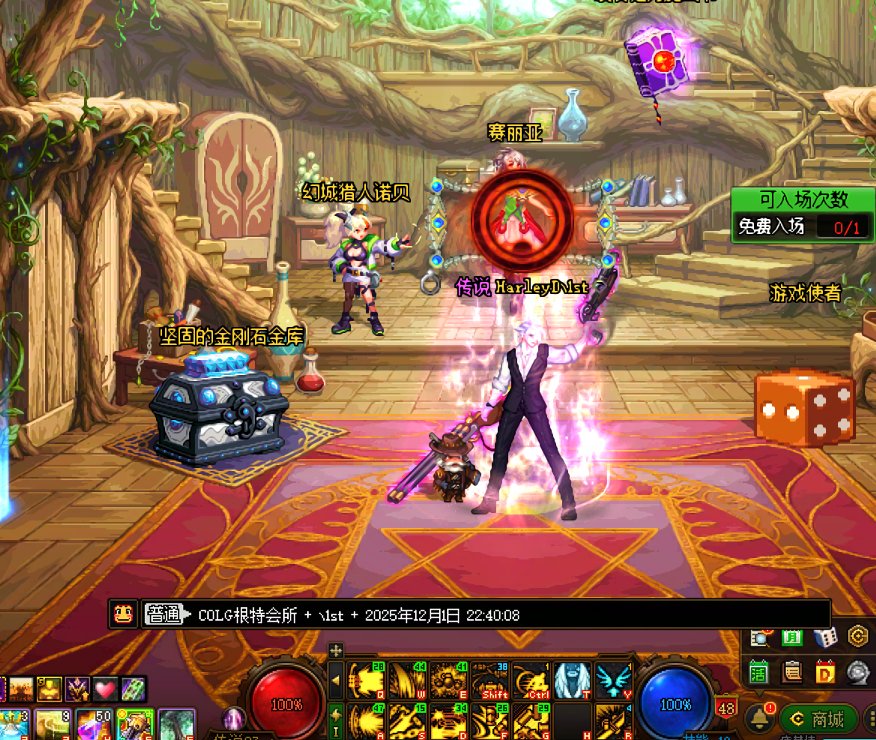Activate the Shift-bound skill icon
The image size is (876, 740).
[490, 681]
